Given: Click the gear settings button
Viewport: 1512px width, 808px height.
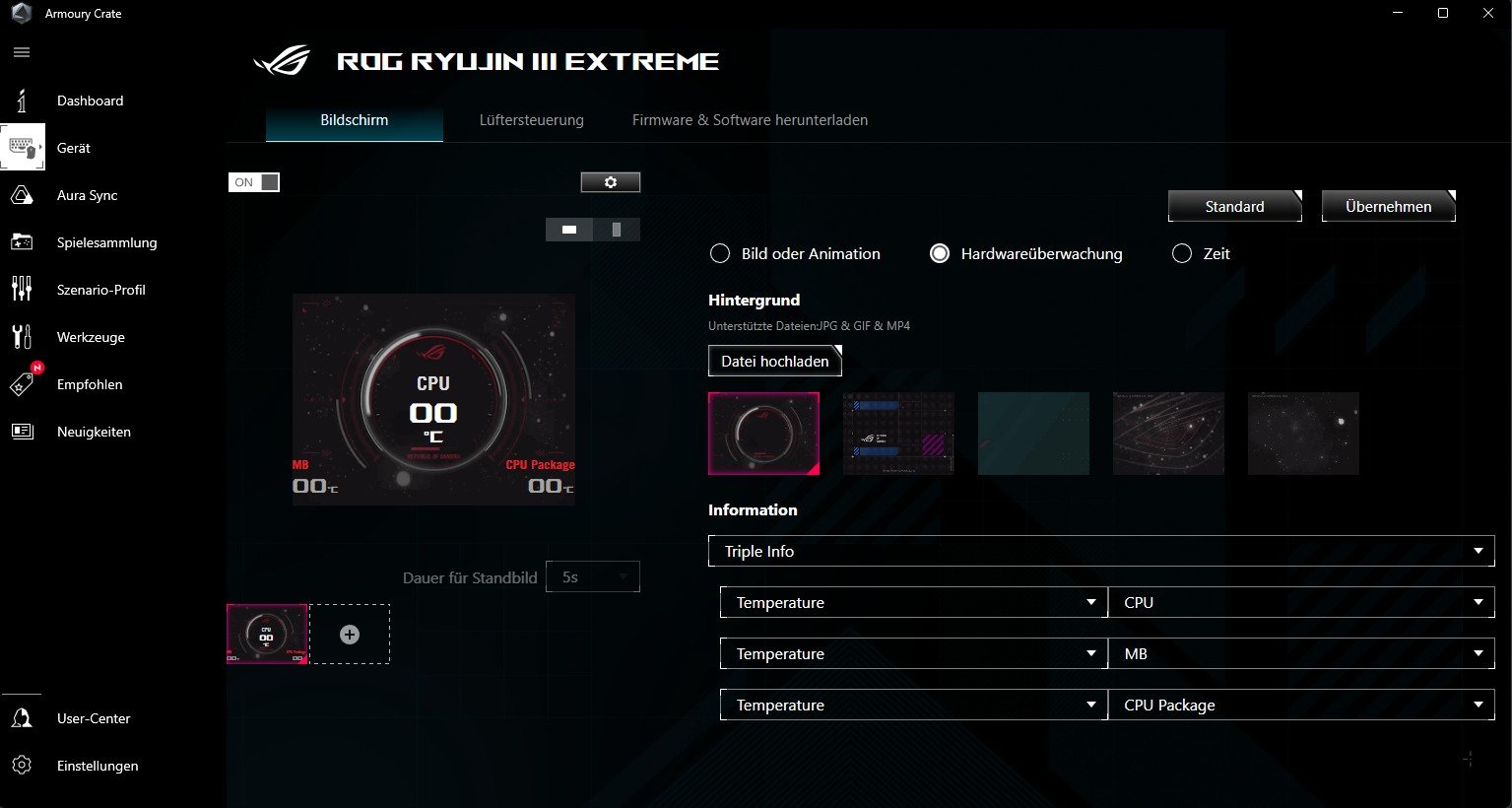Looking at the screenshot, I should click(610, 182).
